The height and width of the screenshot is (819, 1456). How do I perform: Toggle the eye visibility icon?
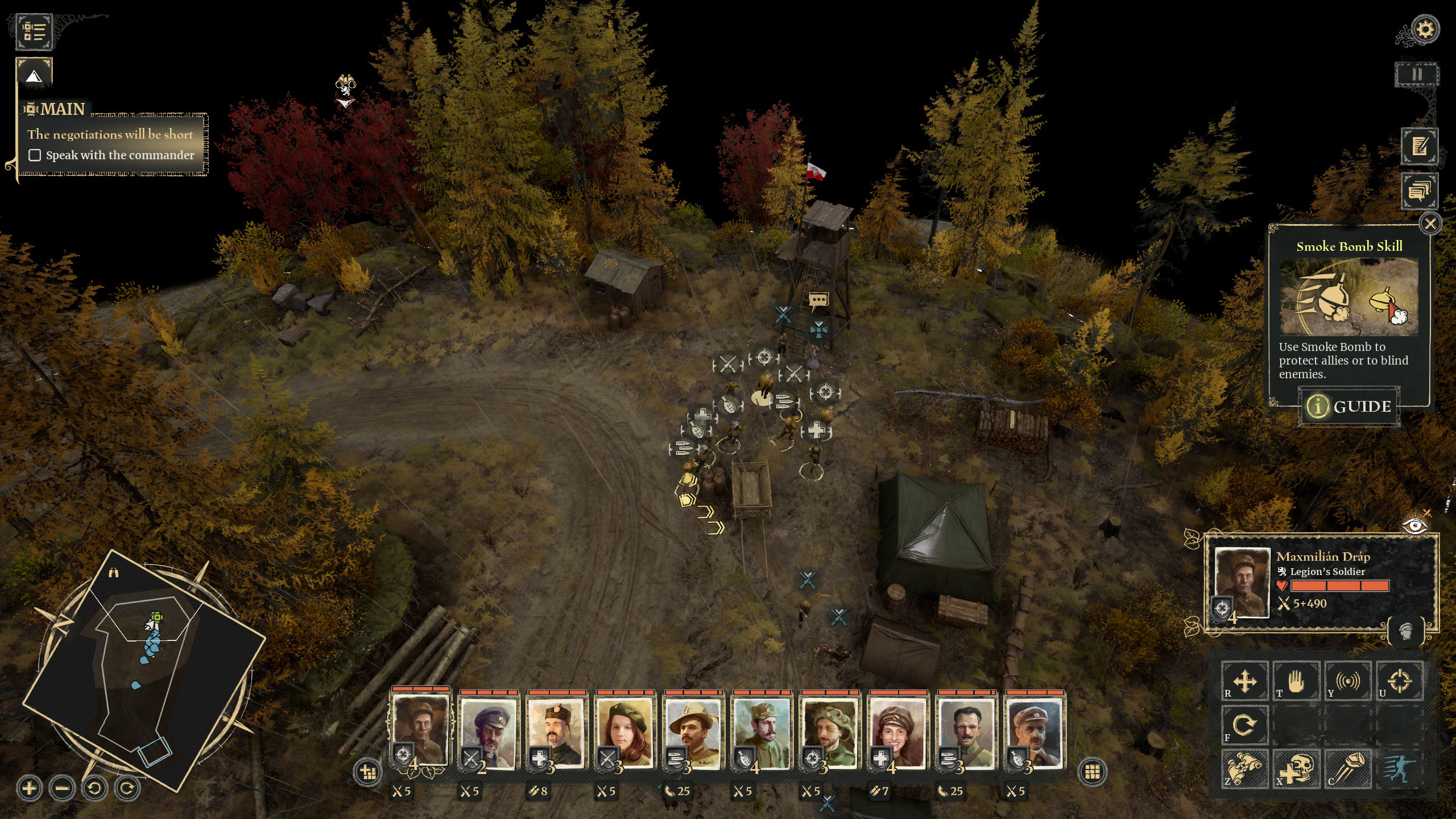(1414, 526)
